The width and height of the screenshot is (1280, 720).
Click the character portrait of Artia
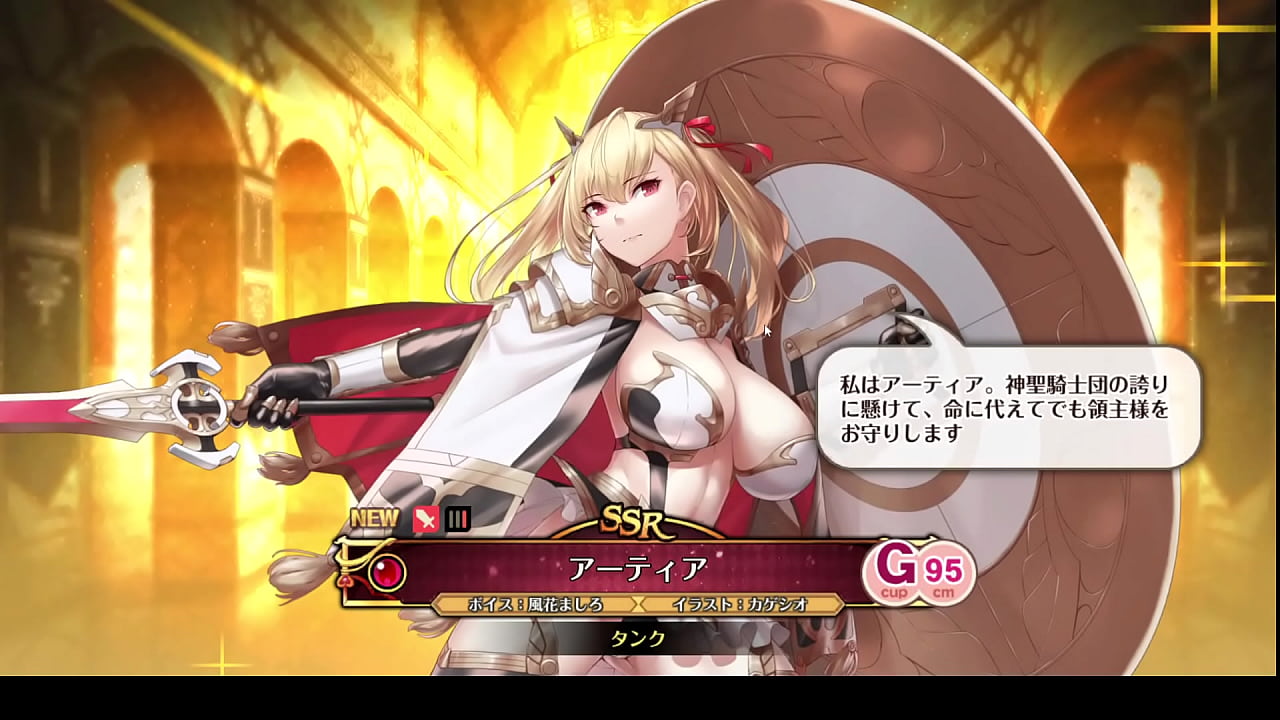[640, 280]
